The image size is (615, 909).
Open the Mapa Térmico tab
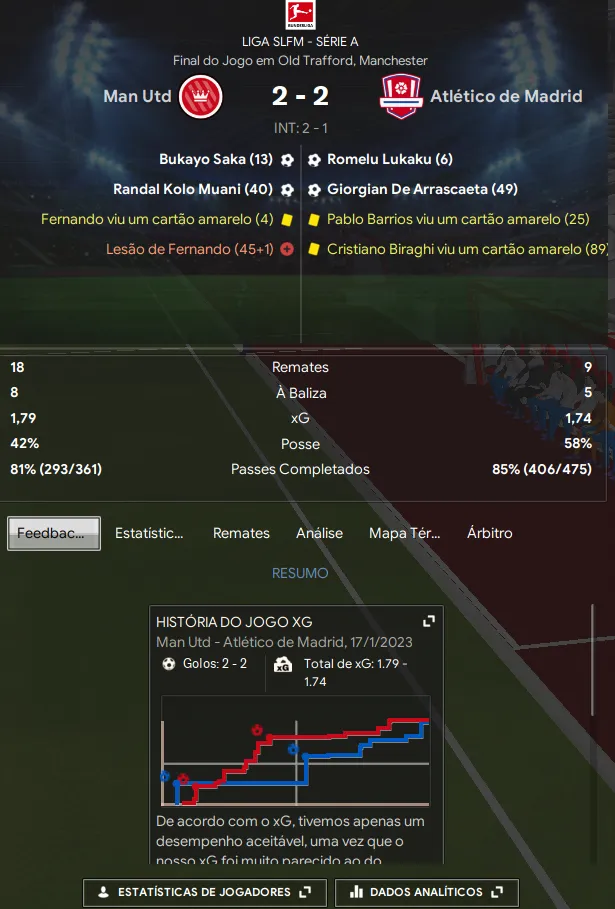click(404, 533)
